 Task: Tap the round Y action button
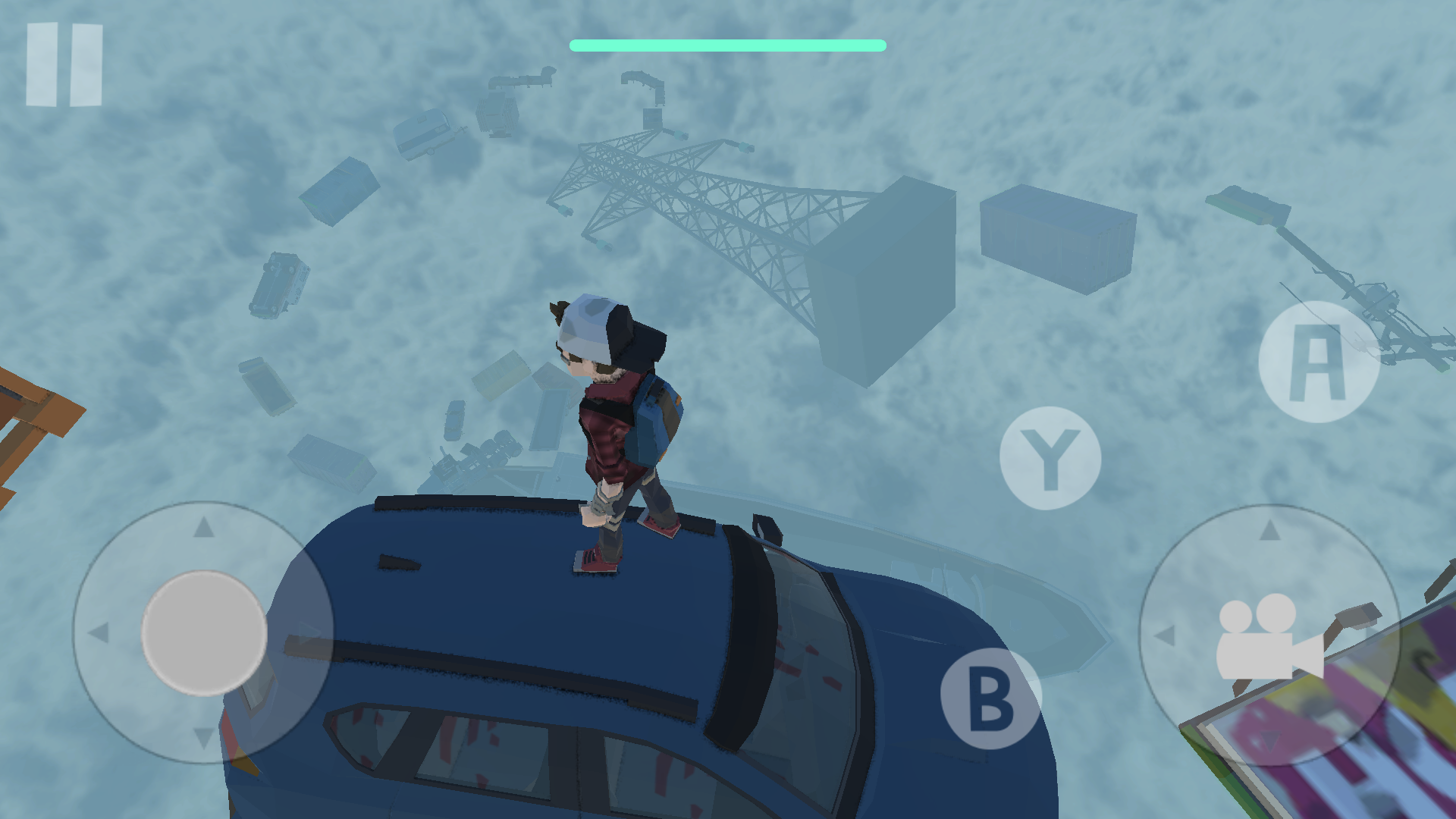1050,458
